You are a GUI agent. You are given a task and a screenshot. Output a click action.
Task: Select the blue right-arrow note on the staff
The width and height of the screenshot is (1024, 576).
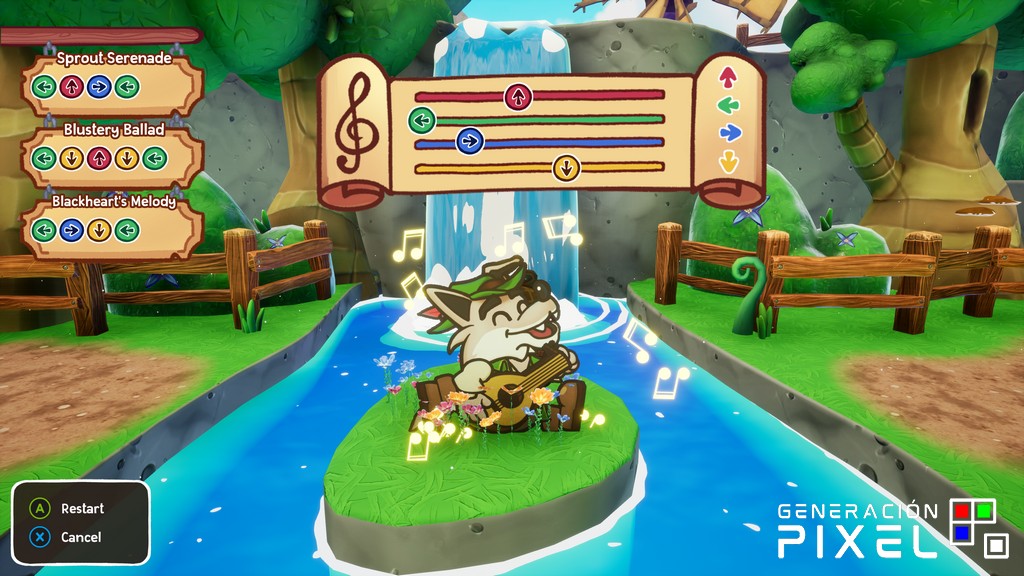tap(469, 142)
